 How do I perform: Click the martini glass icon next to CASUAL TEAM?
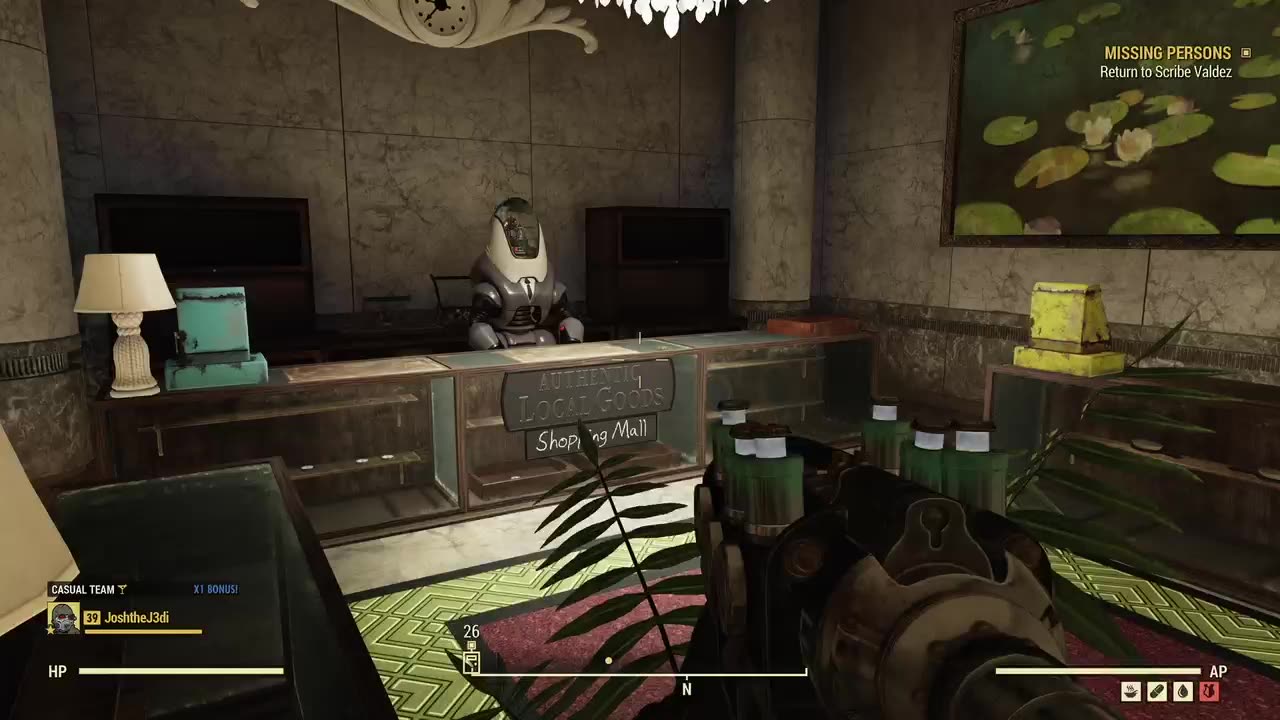[x=123, y=590]
